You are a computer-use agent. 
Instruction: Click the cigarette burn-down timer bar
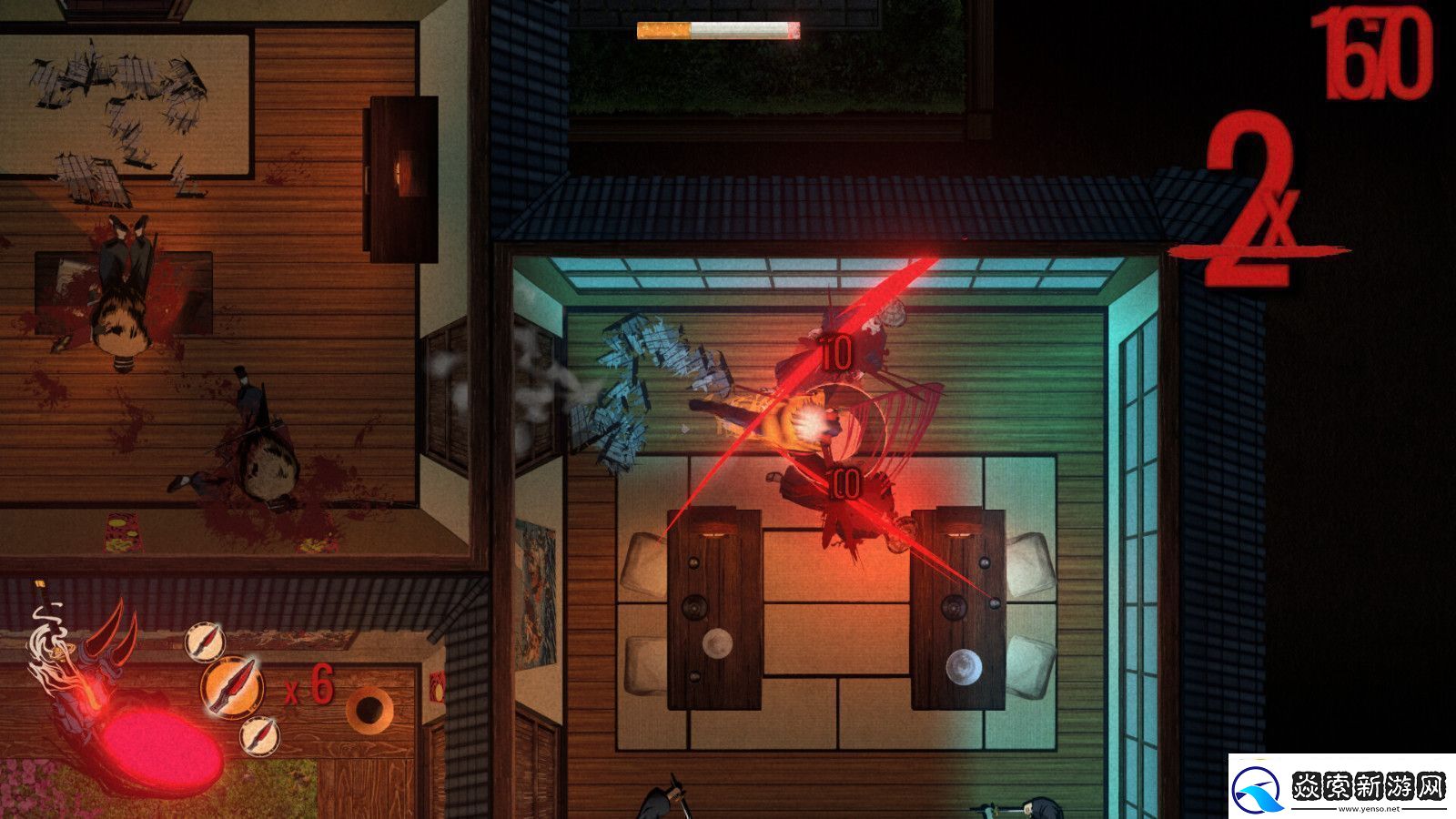(719, 31)
